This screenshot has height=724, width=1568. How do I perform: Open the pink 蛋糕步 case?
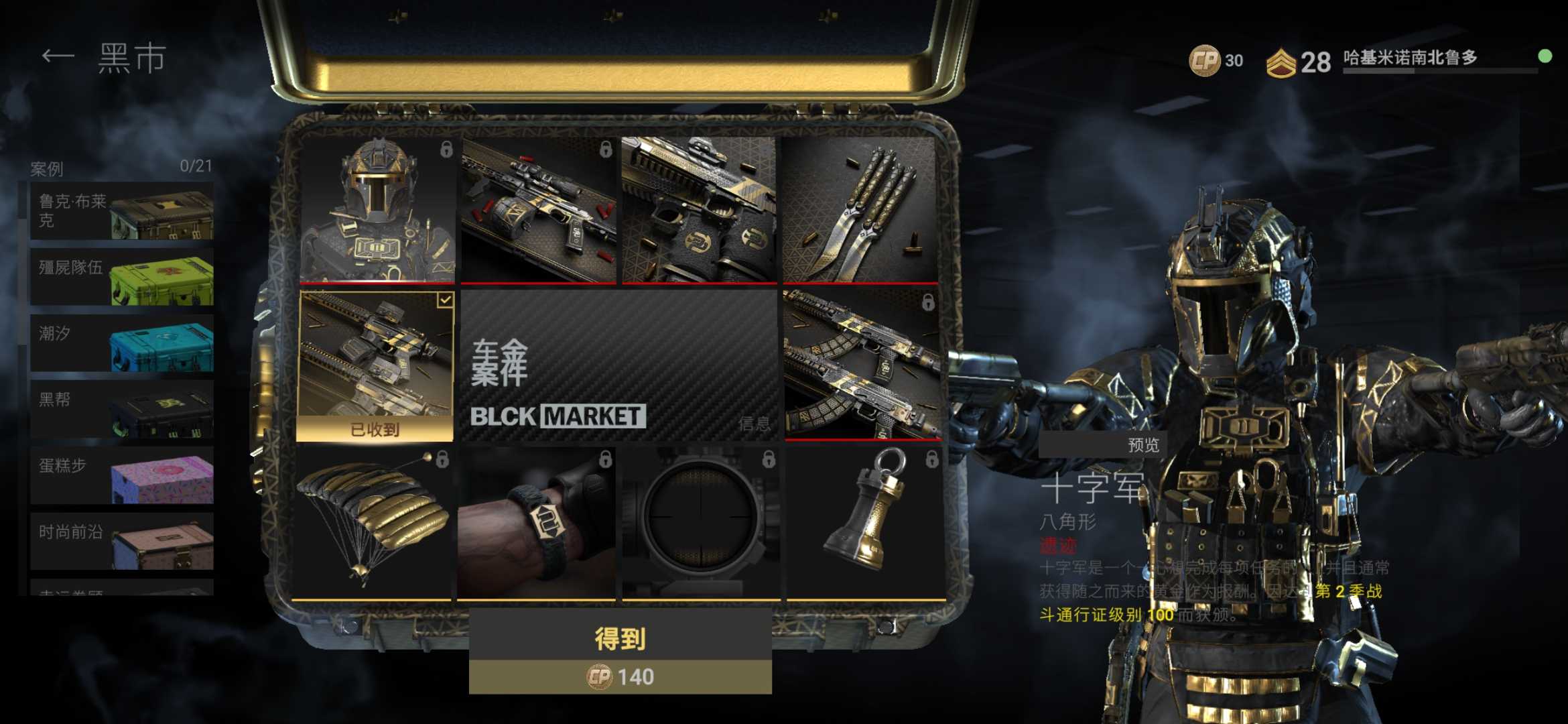click(x=122, y=475)
